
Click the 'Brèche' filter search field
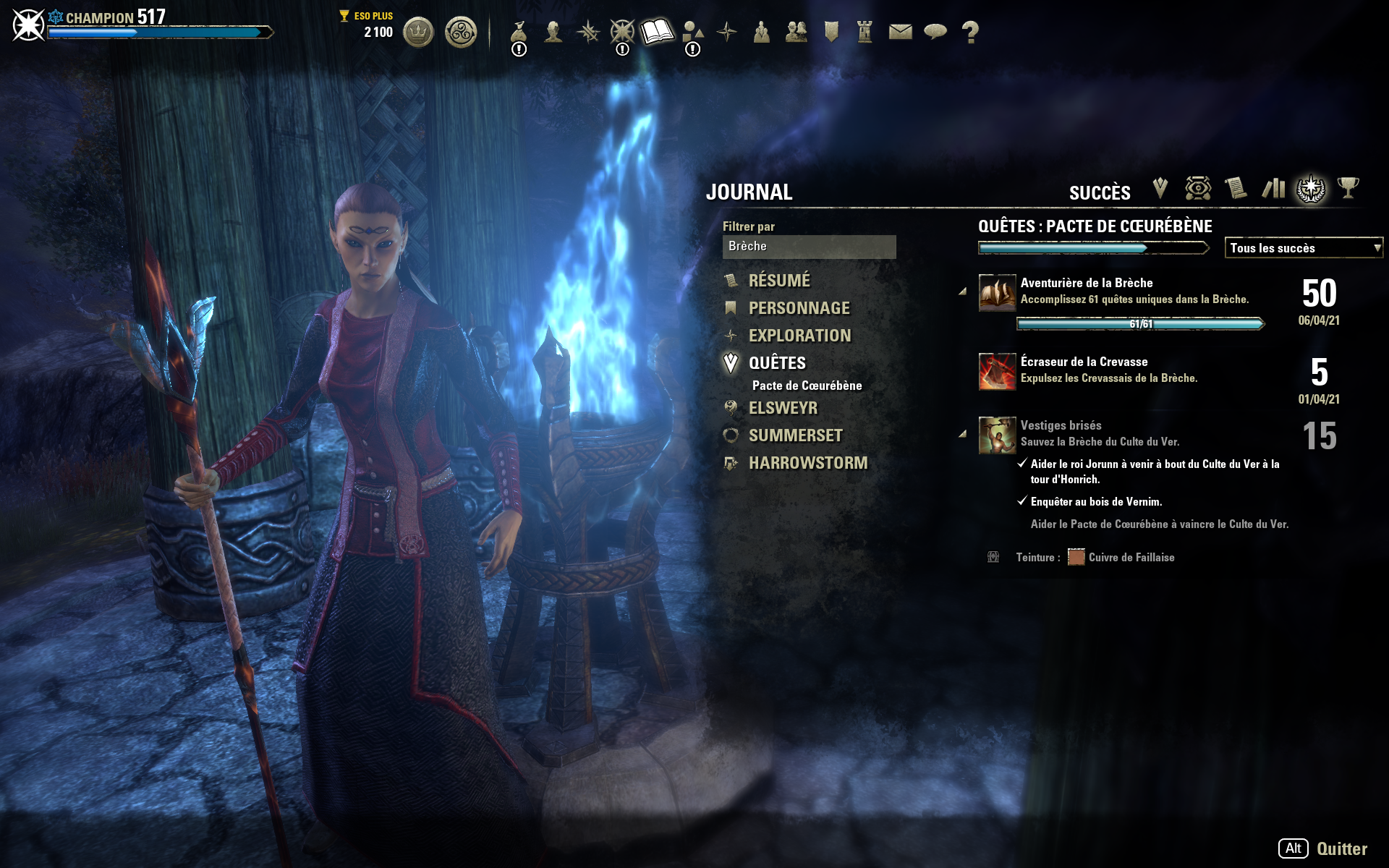(x=809, y=247)
